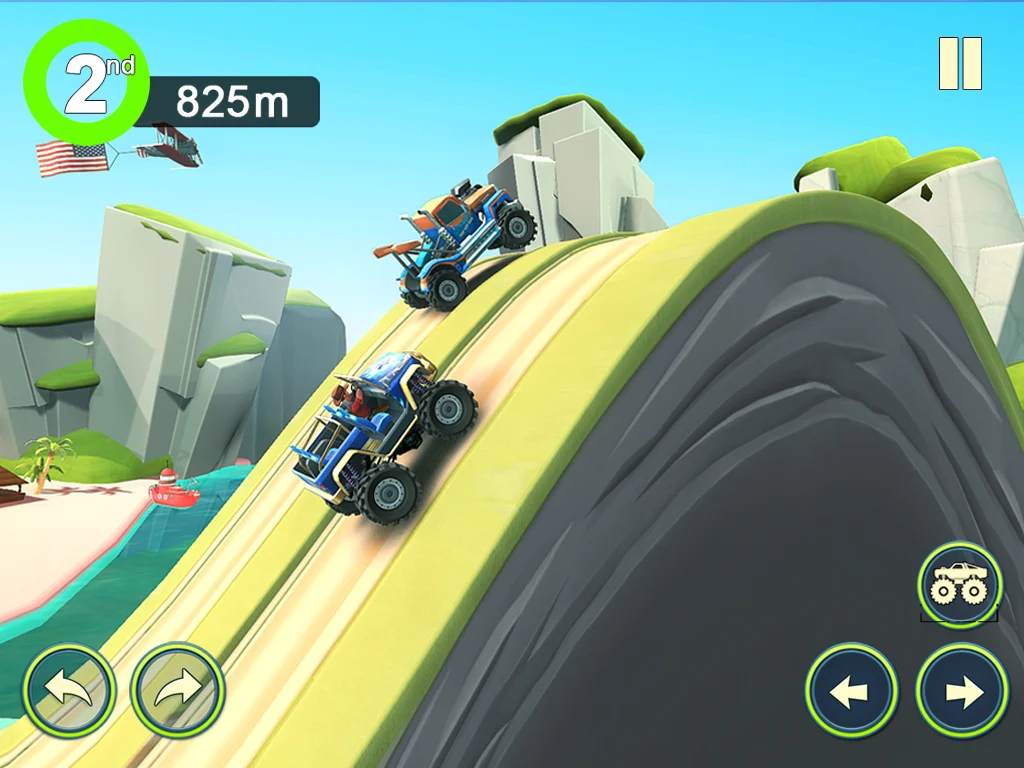Hit the right arrow accelerate button
1024x768 pixels.
(962, 691)
